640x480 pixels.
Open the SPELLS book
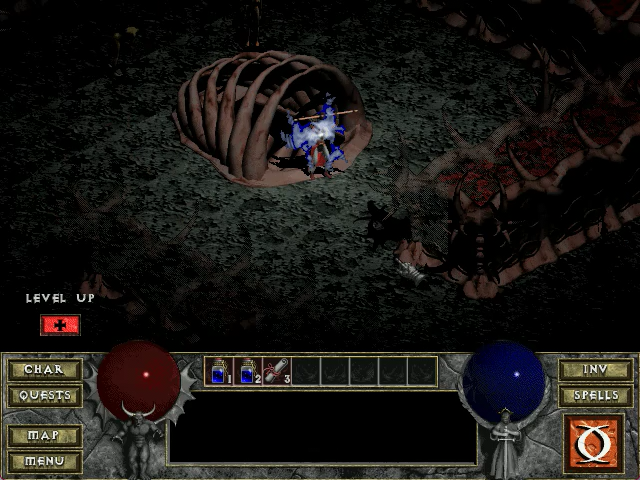tap(596, 395)
